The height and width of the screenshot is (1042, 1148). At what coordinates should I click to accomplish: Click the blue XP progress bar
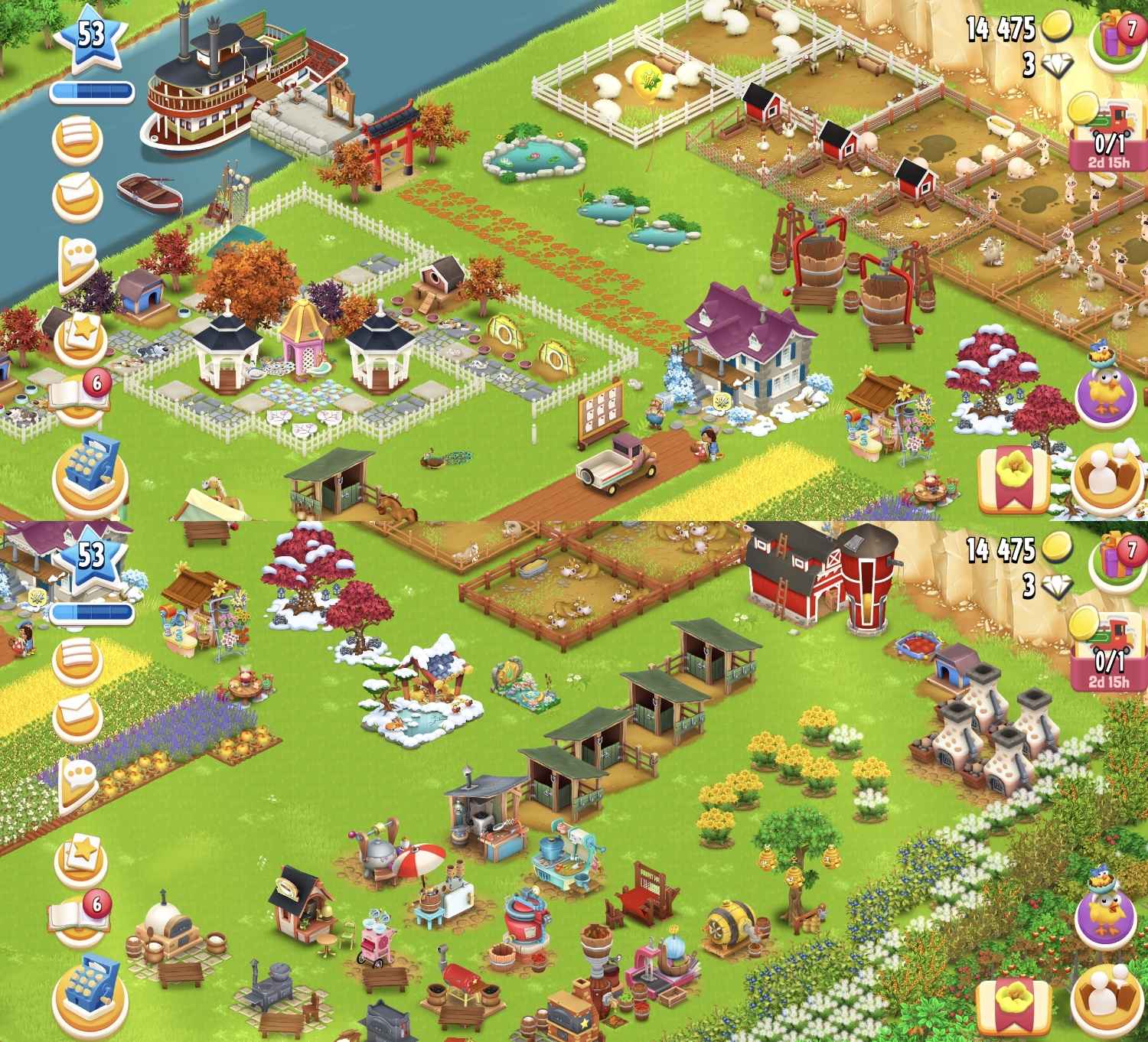pyautogui.click(x=92, y=89)
